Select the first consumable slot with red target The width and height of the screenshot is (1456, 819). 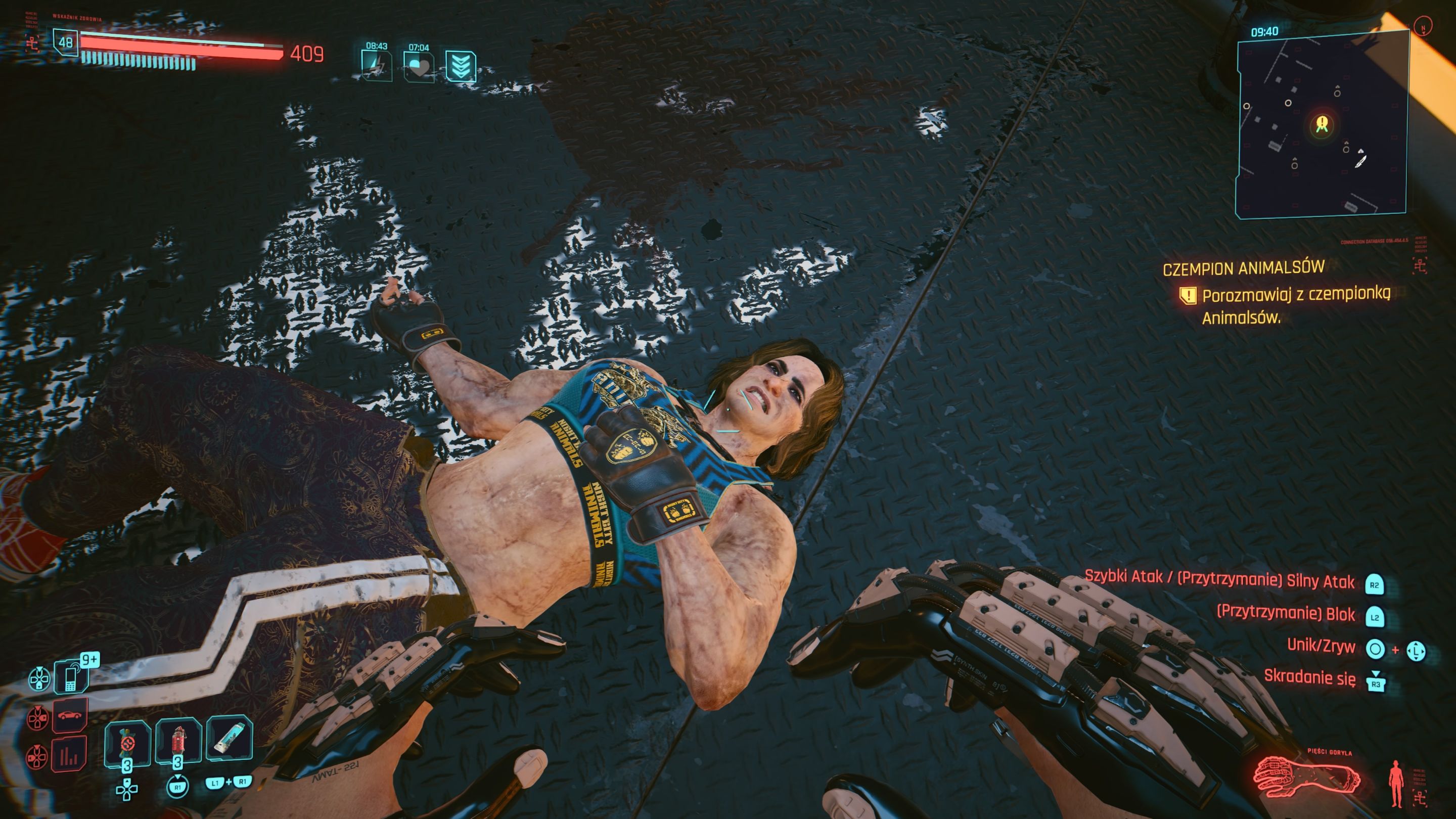(x=127, y=742)
